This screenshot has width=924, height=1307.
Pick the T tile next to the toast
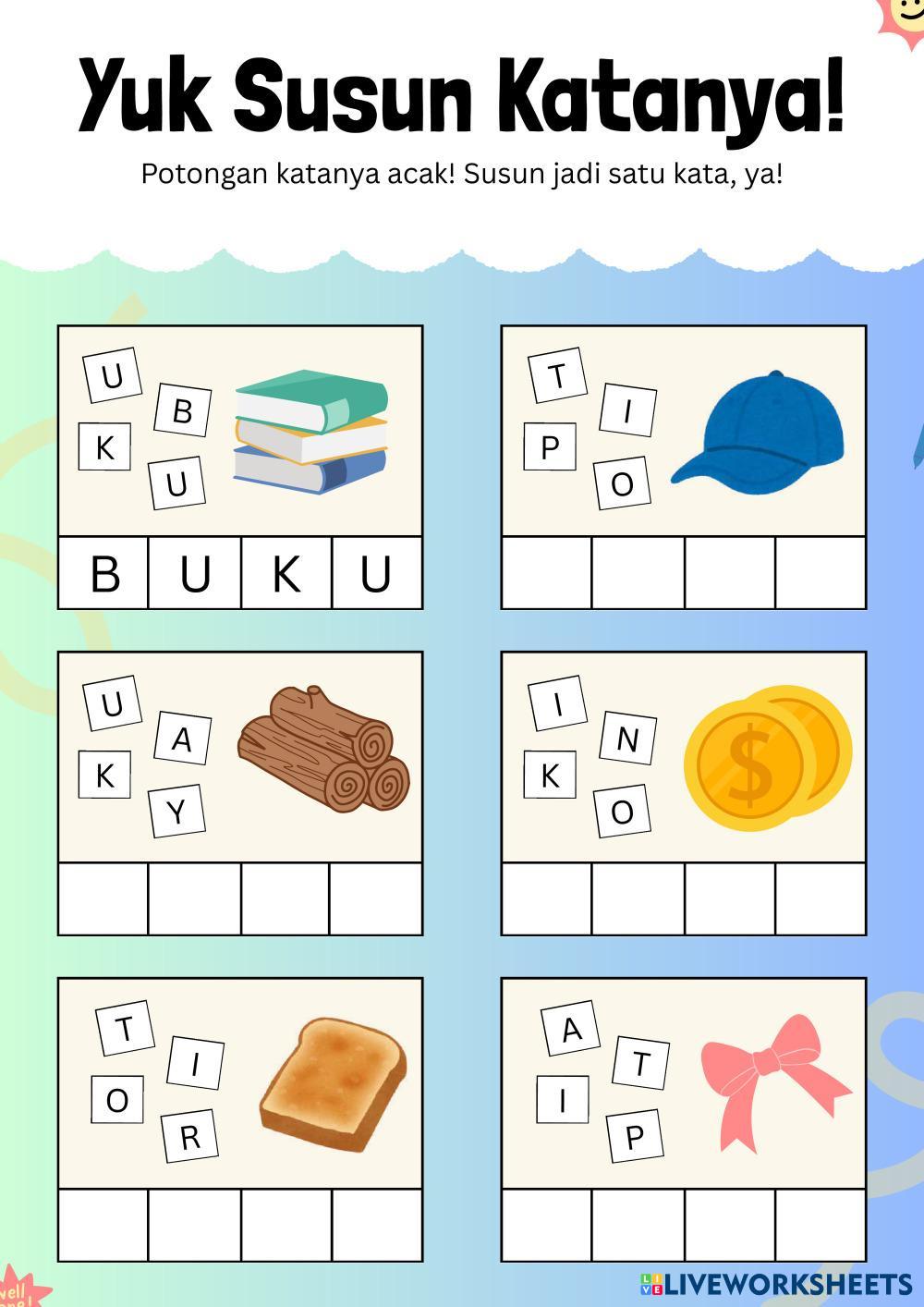coord(123,1029)
